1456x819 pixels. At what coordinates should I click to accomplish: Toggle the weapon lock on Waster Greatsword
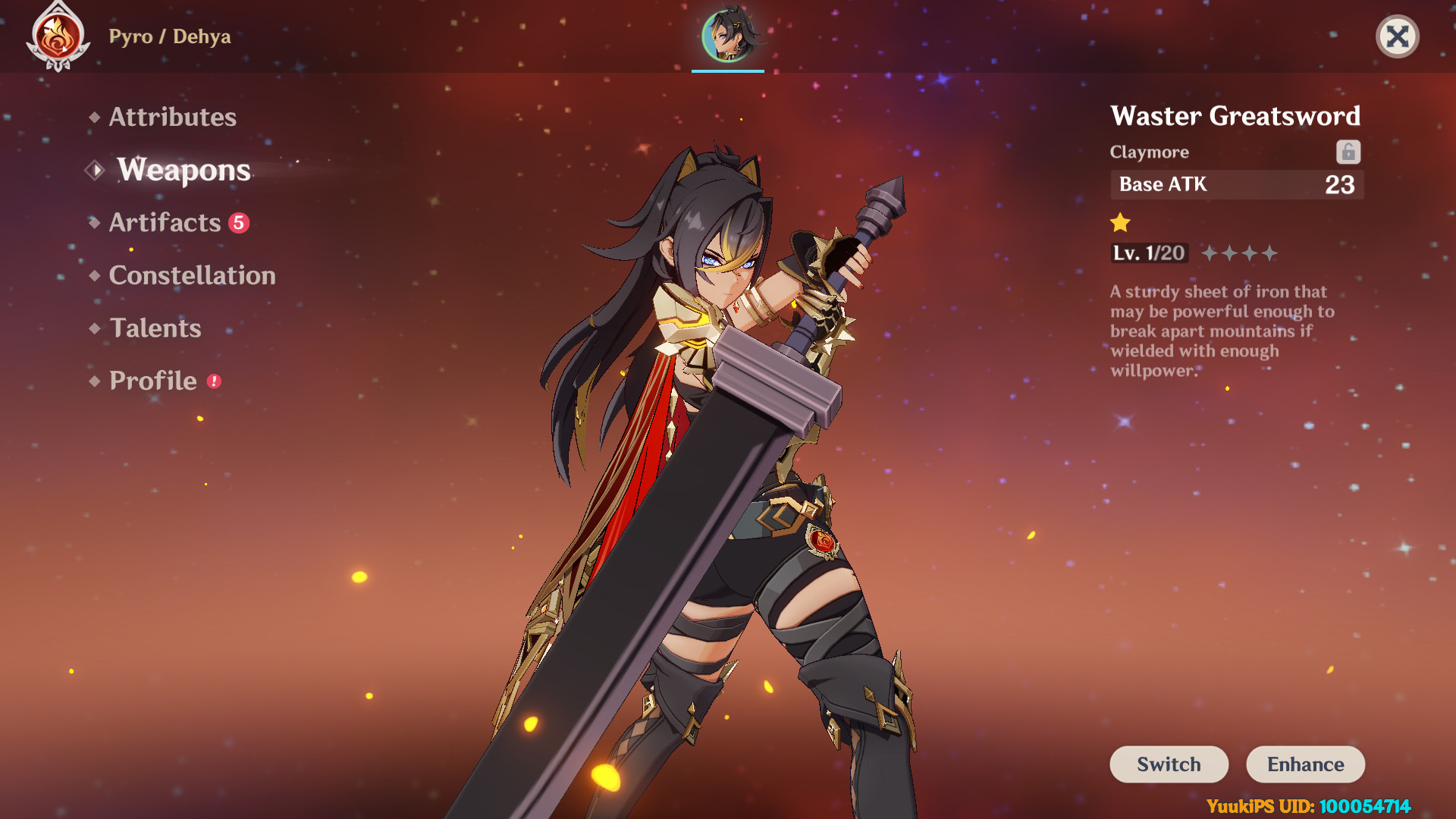1348,152
